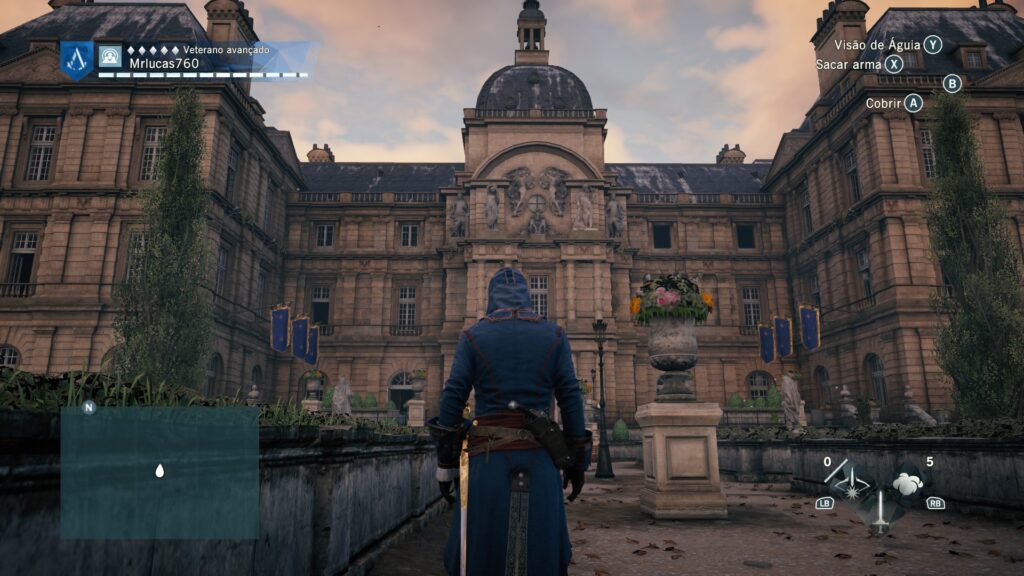Screen dimensions: 1024x576
Task: Select the smoke bomb icon
Action: (910, 484)
